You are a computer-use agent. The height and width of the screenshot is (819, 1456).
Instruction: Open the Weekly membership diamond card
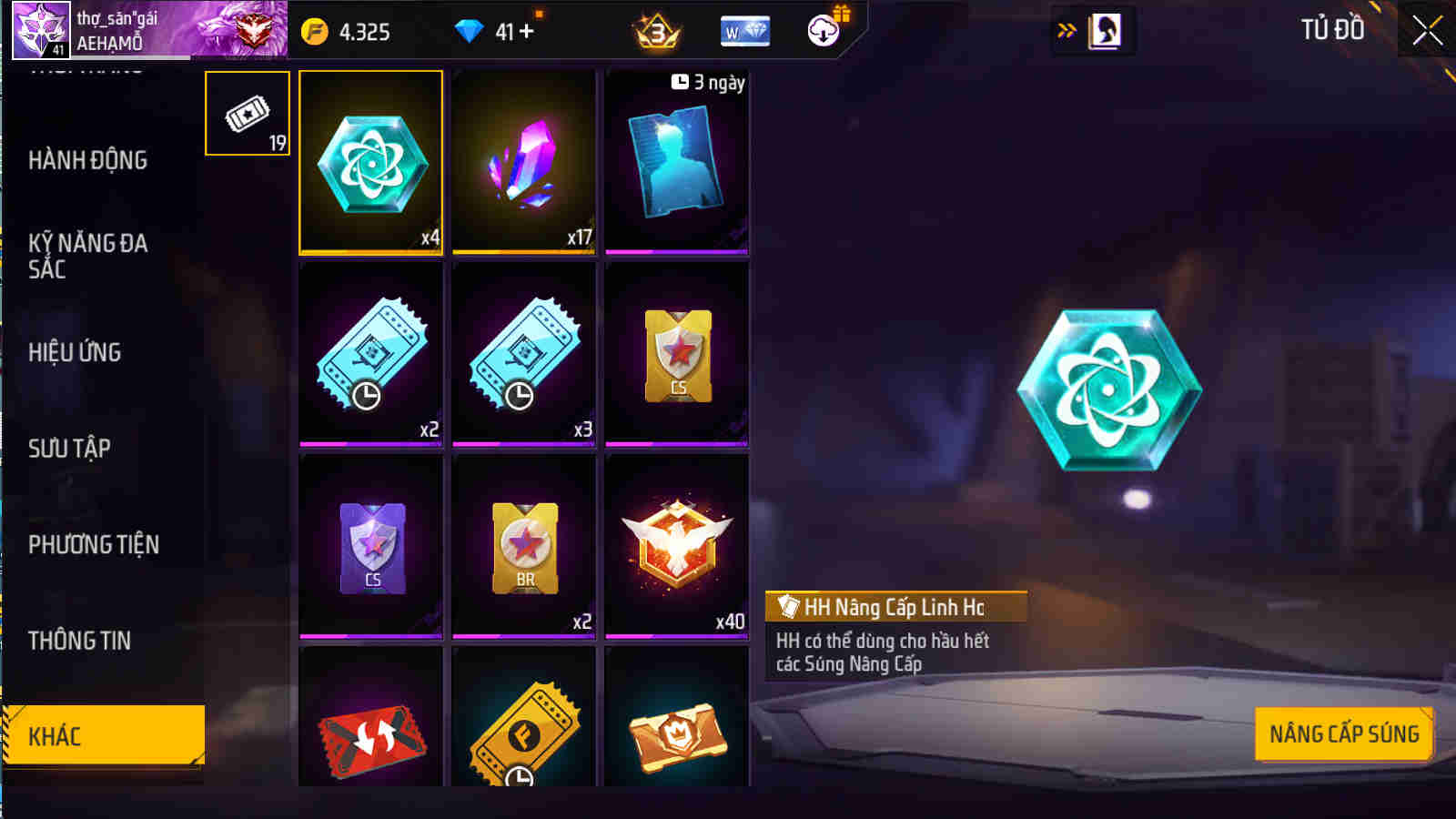tap(744, 30)
